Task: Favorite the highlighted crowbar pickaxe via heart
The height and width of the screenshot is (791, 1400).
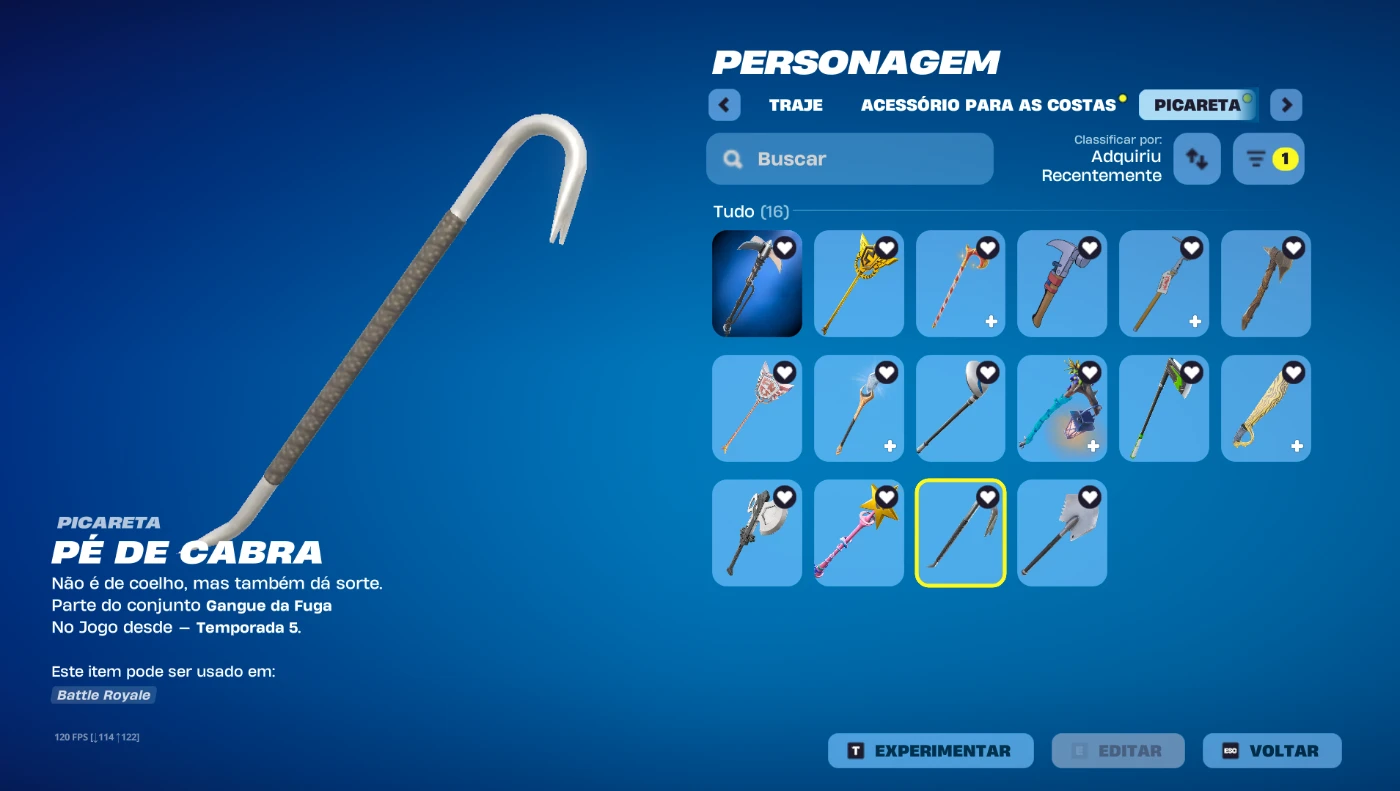Action: click(988, 497)
